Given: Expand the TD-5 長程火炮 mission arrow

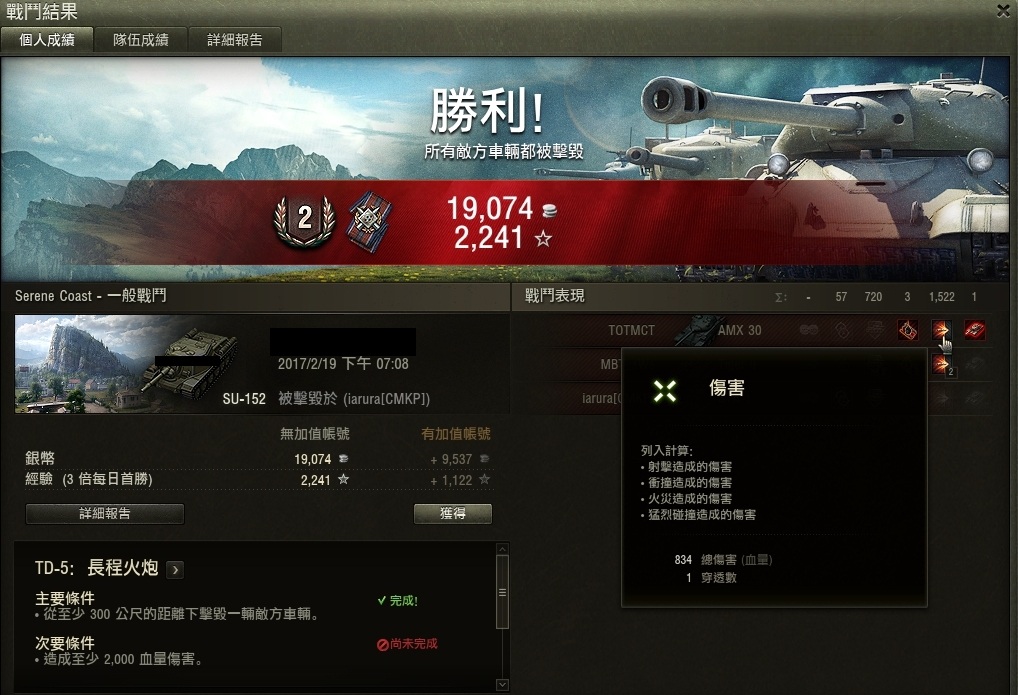Looking at the screenshot, I should (x=175, y=570).
